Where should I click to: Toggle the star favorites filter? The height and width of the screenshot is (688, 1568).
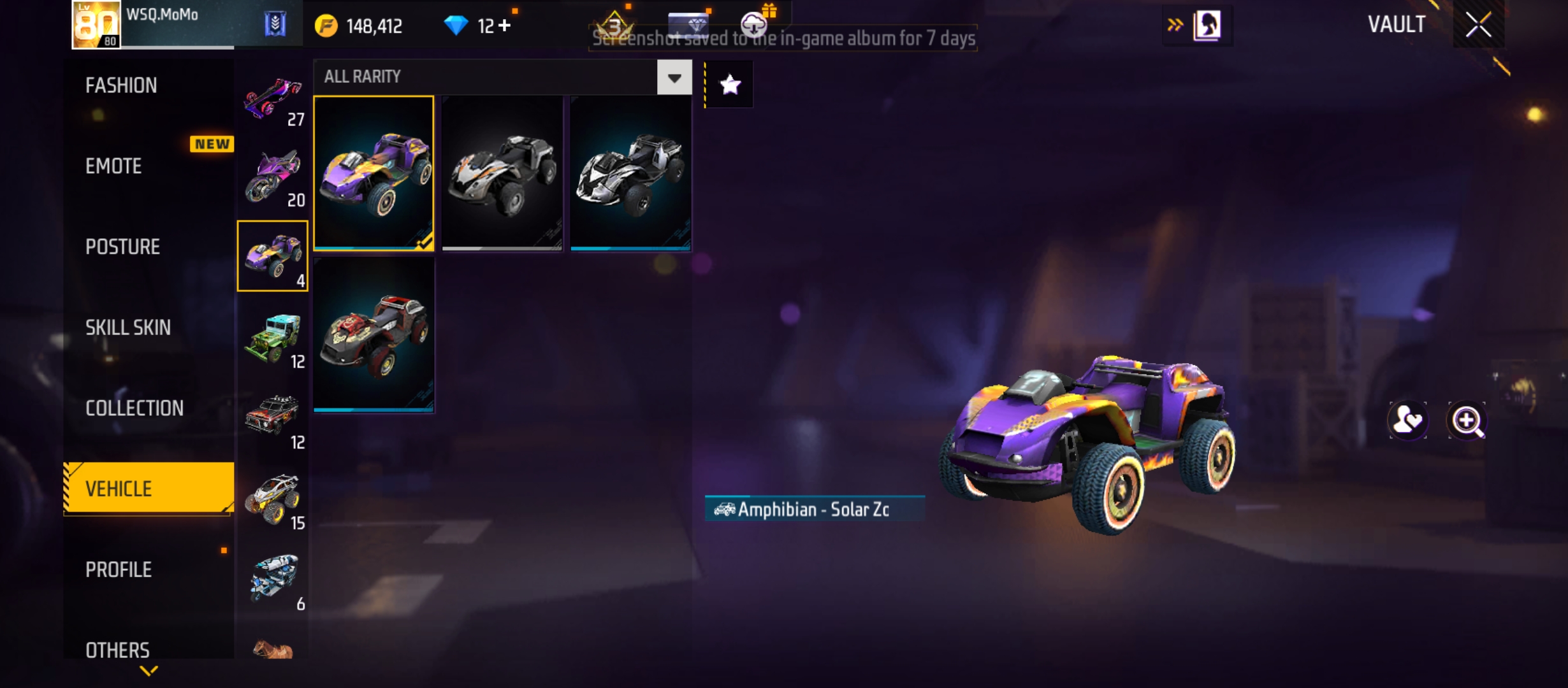(x=730, y=84)
